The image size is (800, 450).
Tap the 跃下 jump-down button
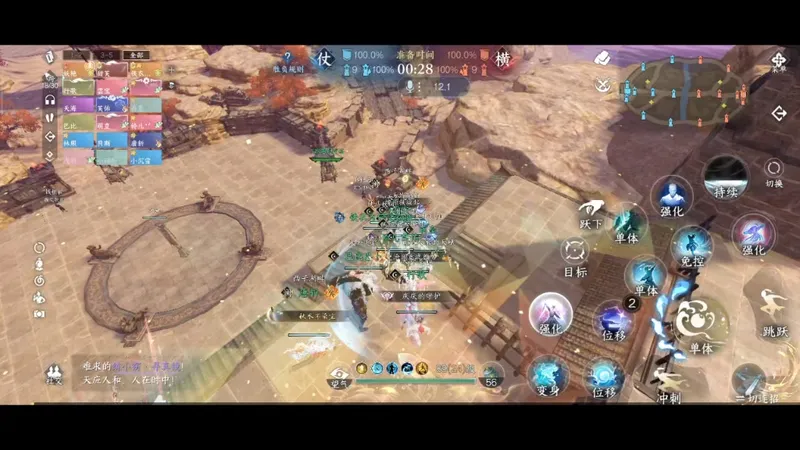pyautogui.click(x=591, y=209)
